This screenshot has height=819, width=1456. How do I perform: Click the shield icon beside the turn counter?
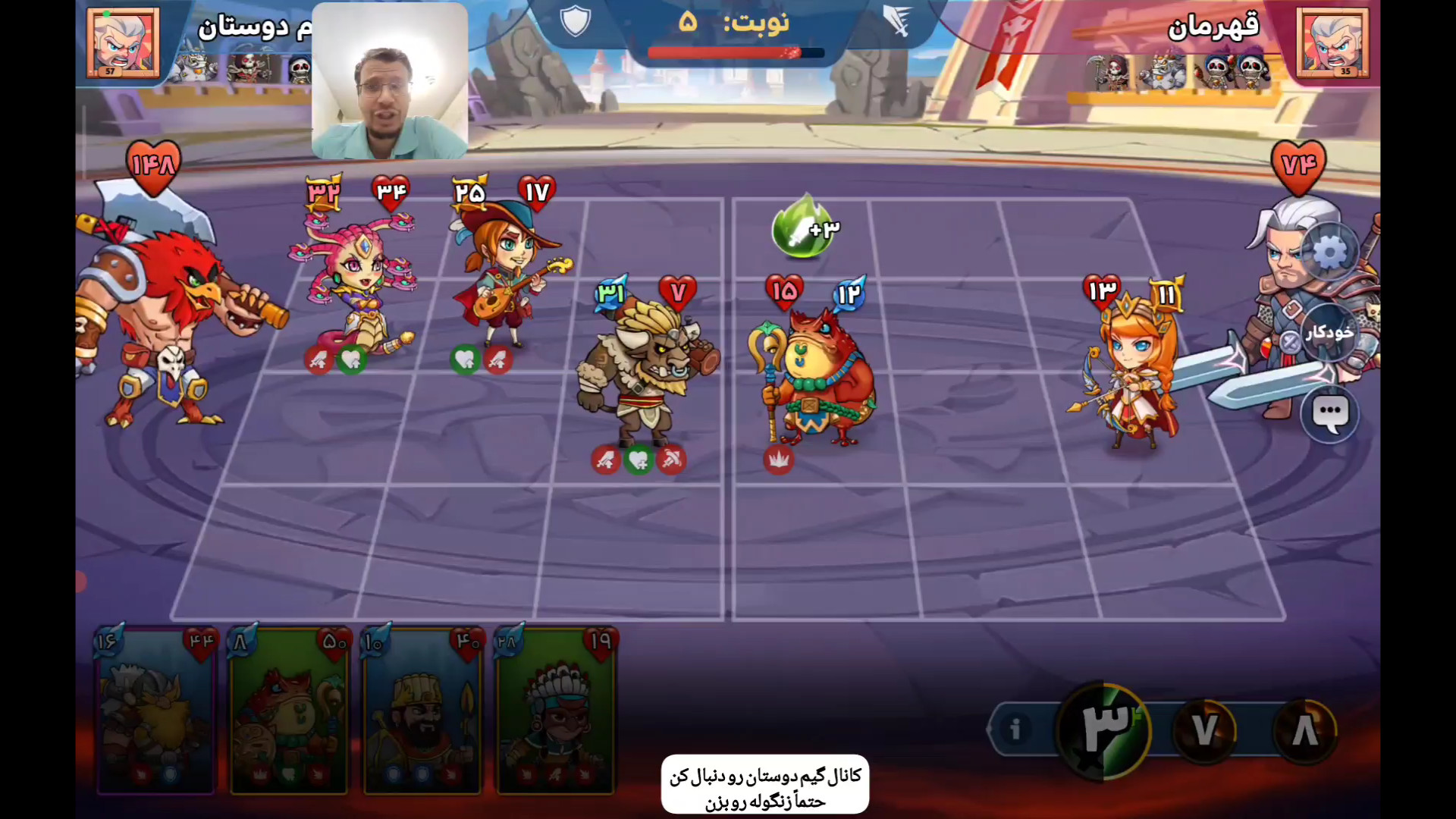[576, 20]
